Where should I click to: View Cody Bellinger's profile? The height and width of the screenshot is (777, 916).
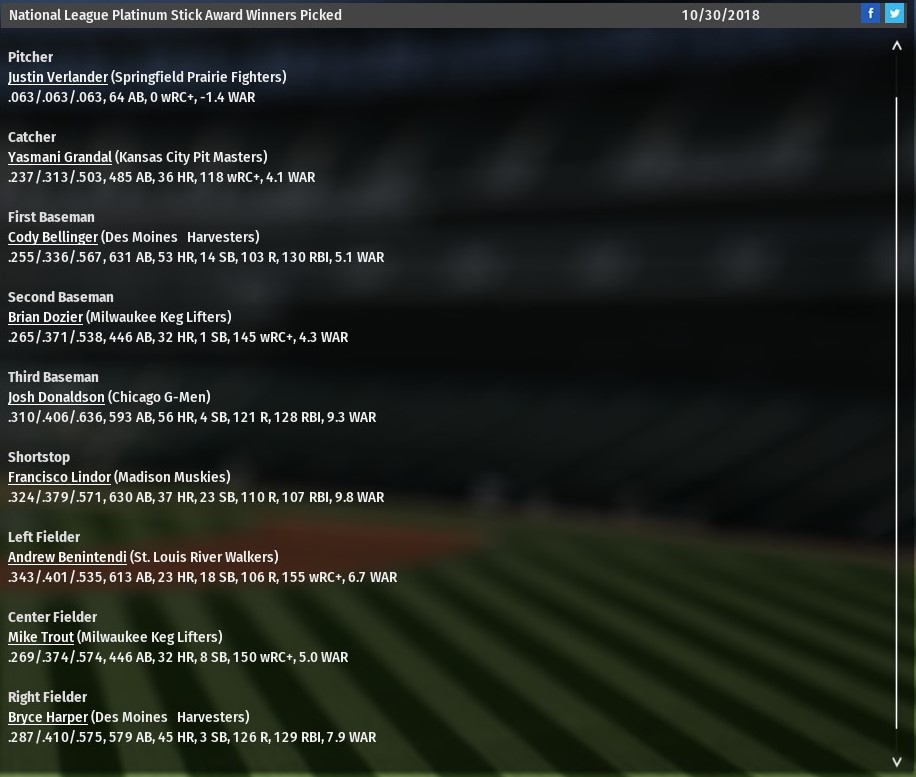coord(53,237)
